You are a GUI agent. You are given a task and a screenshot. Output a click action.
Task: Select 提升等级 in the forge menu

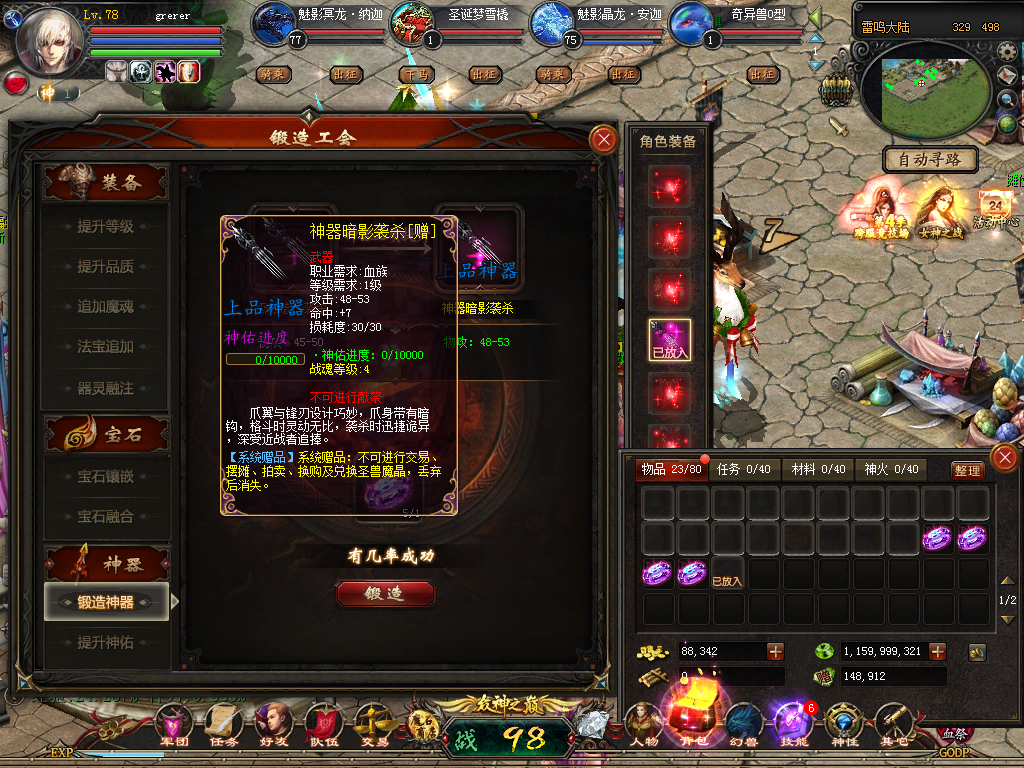105,227
